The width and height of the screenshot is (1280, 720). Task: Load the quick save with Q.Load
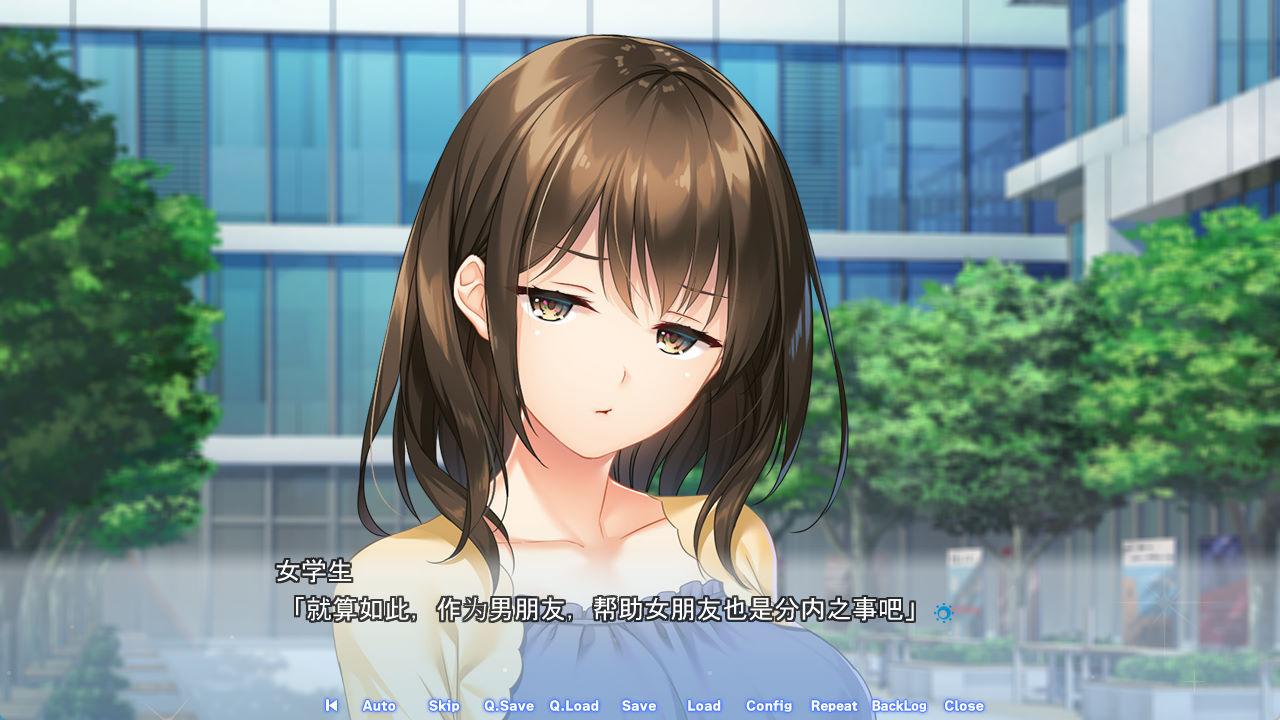[574, 705]
